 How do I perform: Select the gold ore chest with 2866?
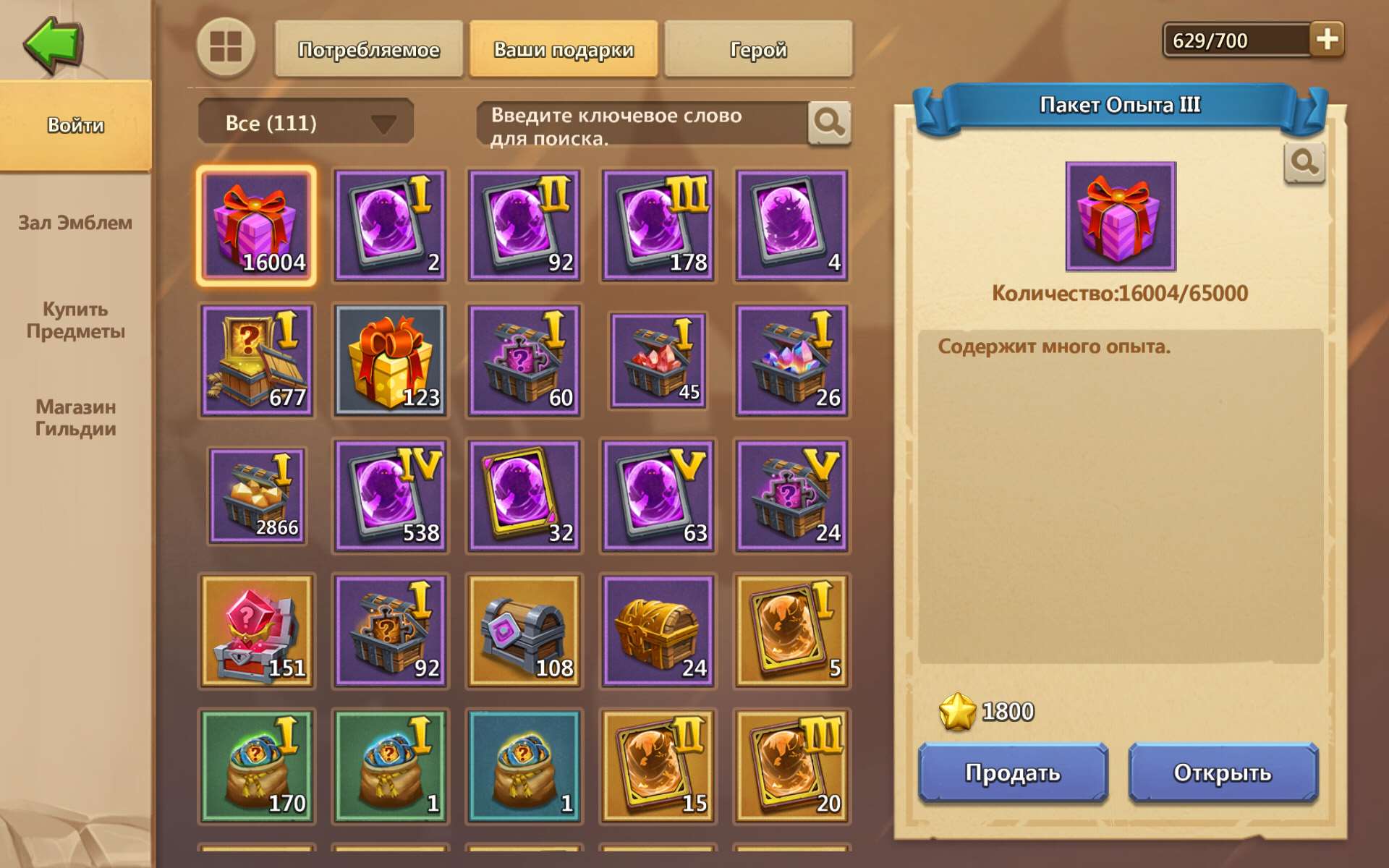(x=256, y=495)
